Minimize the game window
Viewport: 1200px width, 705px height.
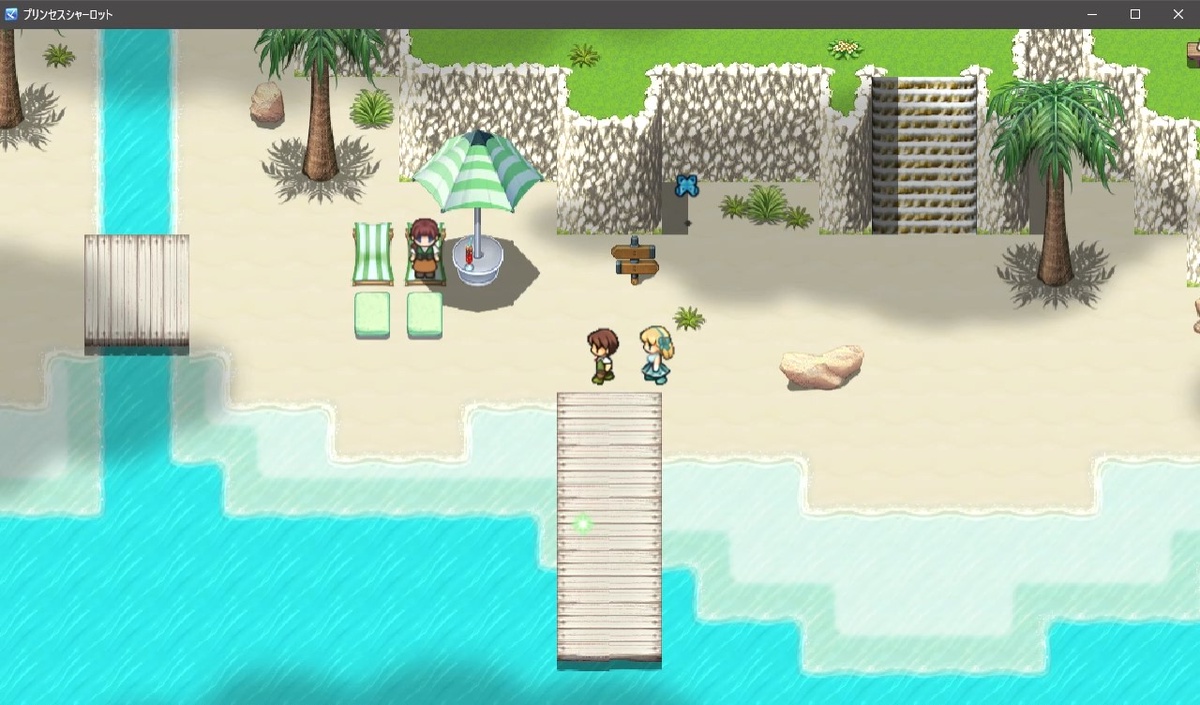pyautogui.click(x=1093, y=14)
